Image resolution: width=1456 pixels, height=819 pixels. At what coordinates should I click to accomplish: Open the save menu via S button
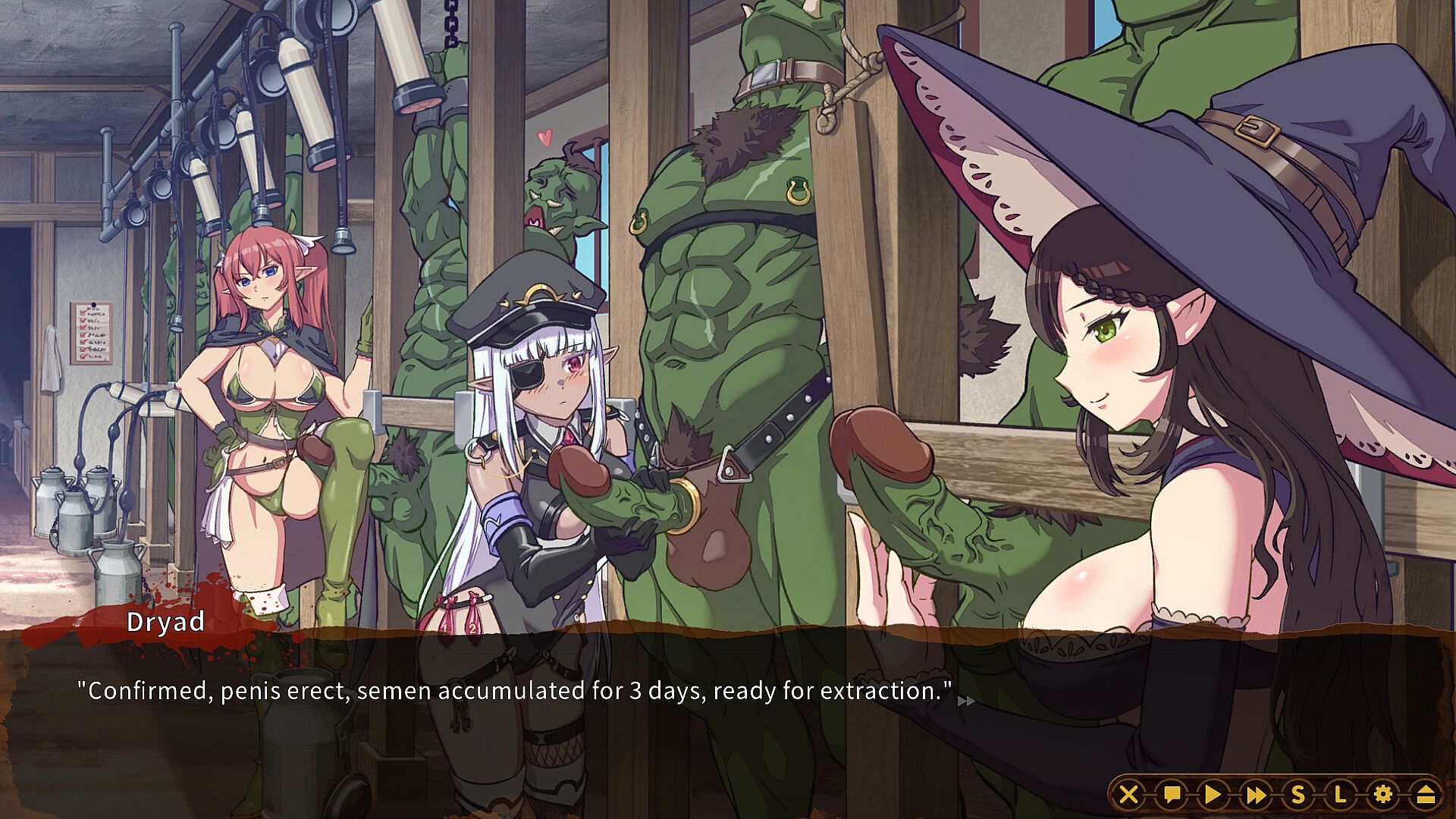pyautogui.click(x=1298, y=794)
